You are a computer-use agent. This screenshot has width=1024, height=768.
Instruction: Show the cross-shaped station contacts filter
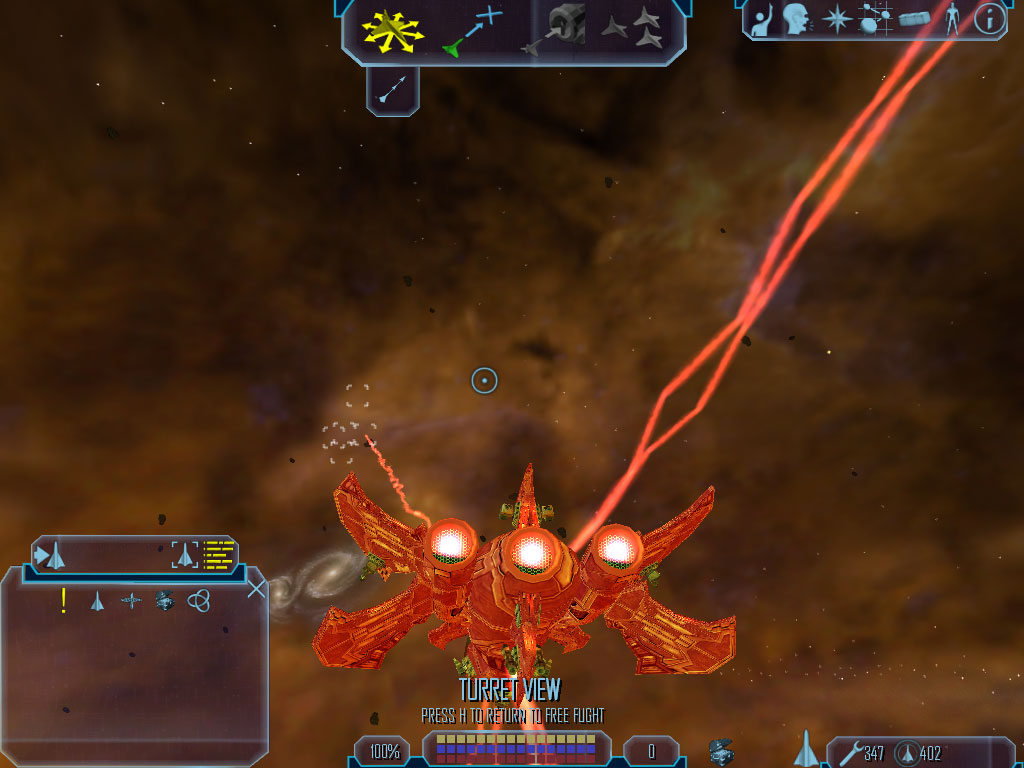131,601
